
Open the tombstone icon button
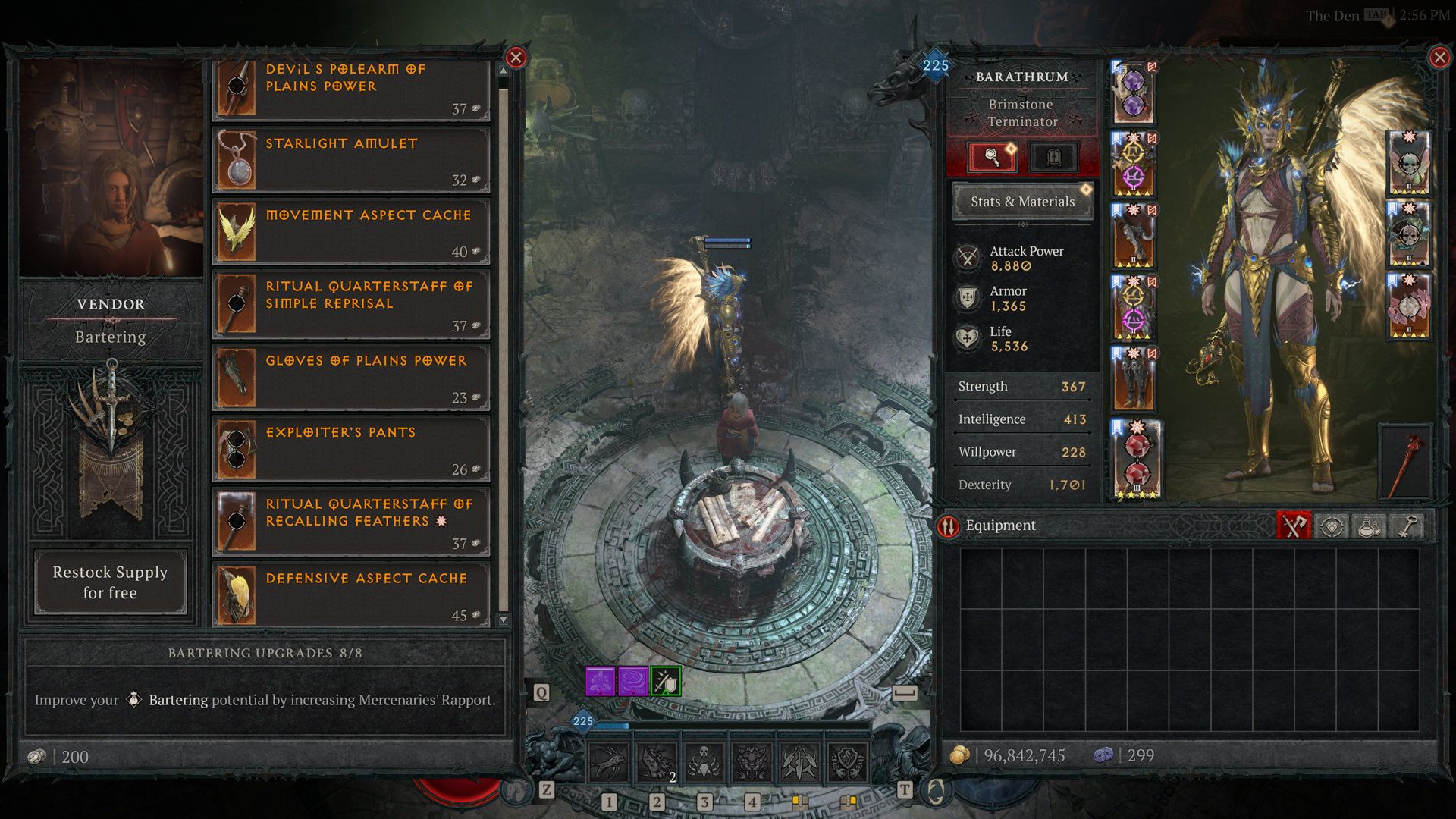1053,157
